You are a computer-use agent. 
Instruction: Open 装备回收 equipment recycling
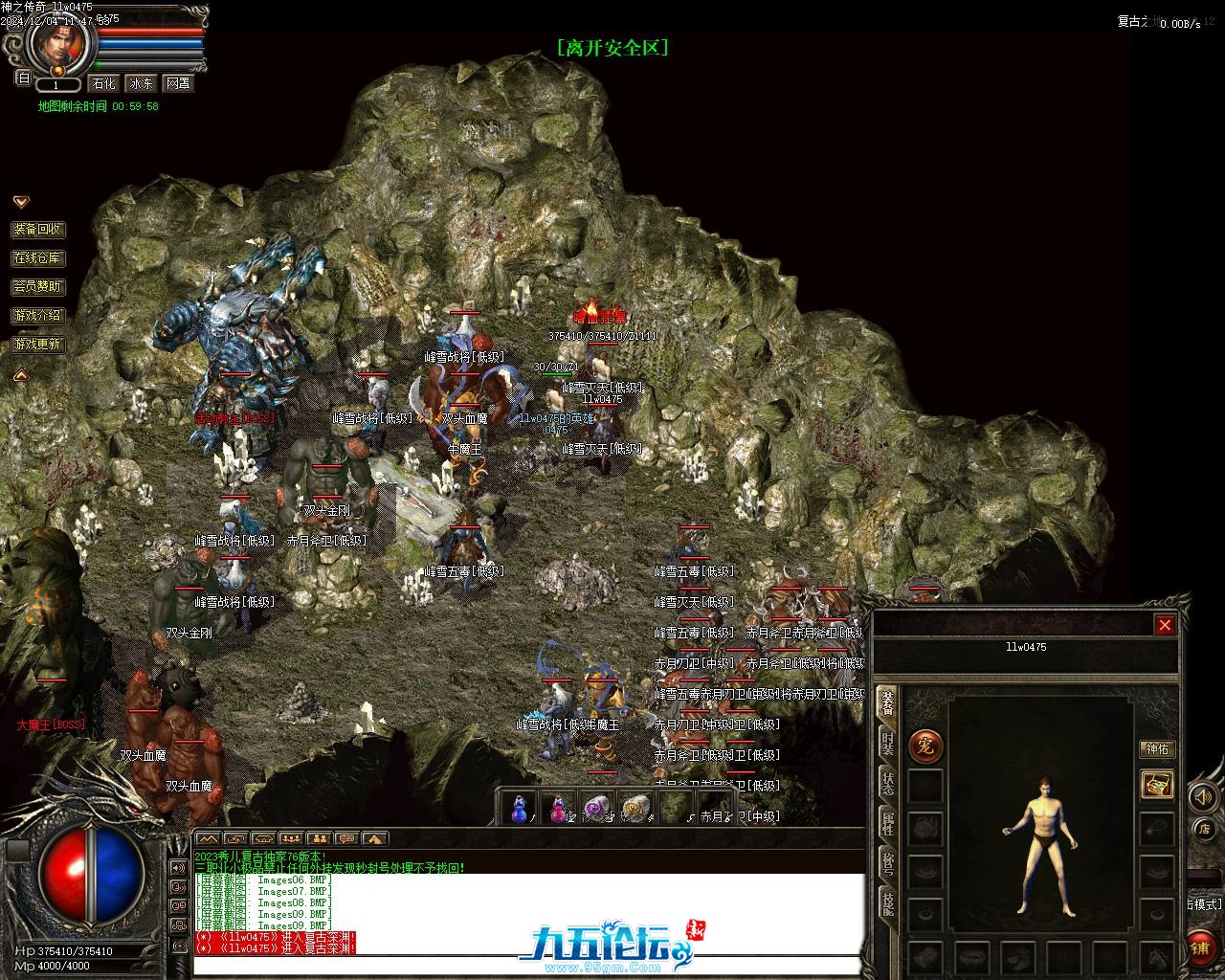point(38,230)
